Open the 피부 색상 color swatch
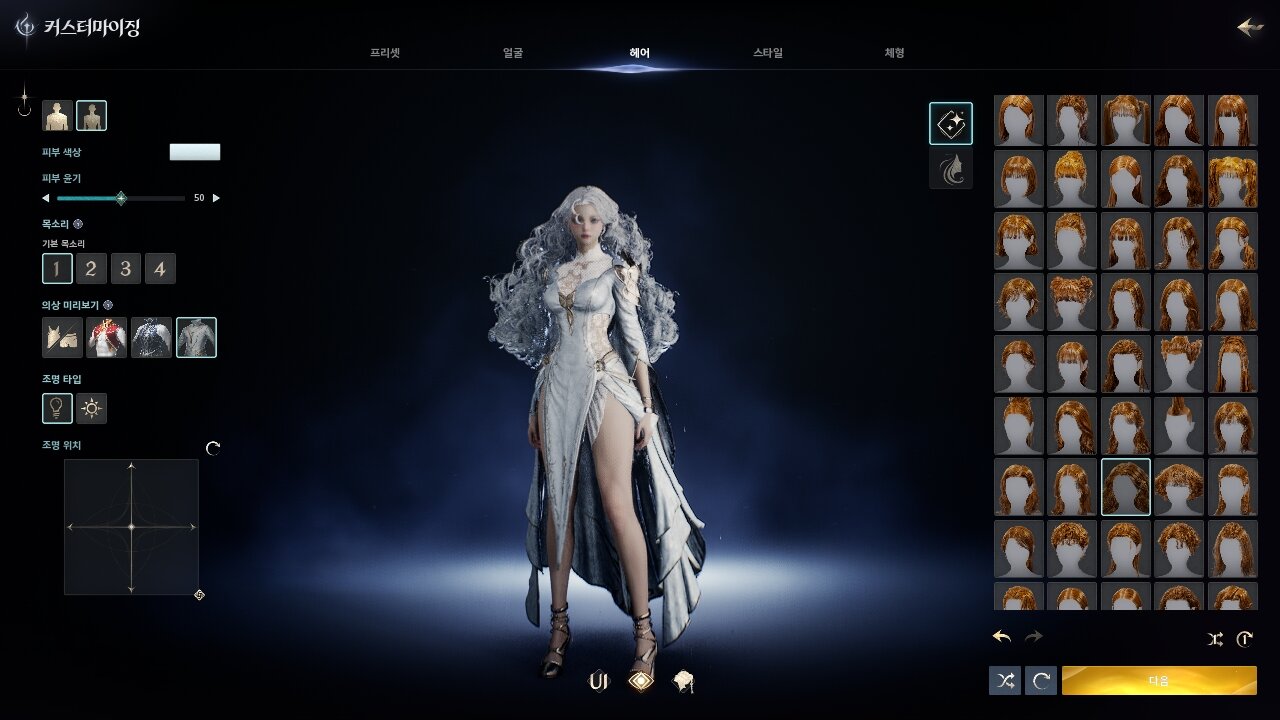The image size is (1280, 720). [x=195, y=152]
